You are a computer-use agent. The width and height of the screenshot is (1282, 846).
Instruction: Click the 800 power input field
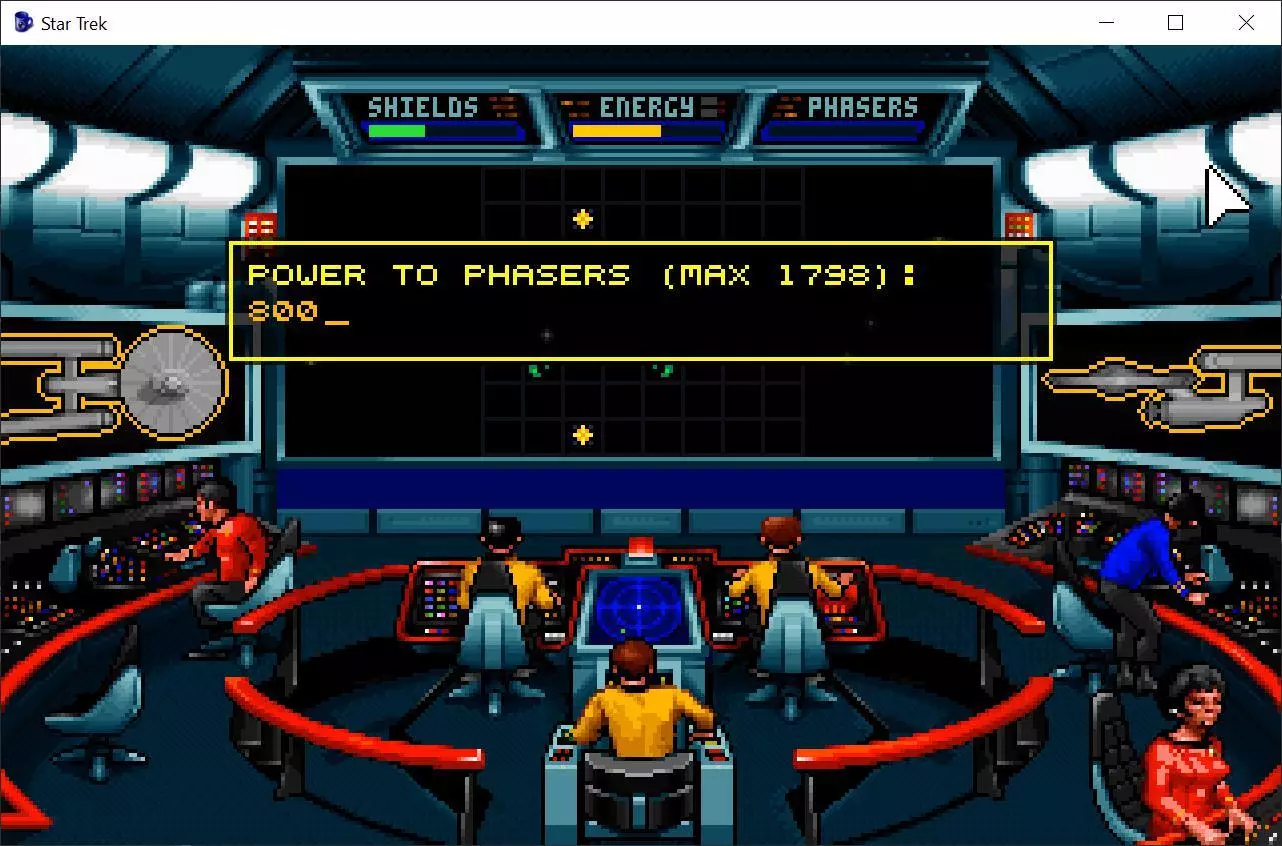click(300, 312)
